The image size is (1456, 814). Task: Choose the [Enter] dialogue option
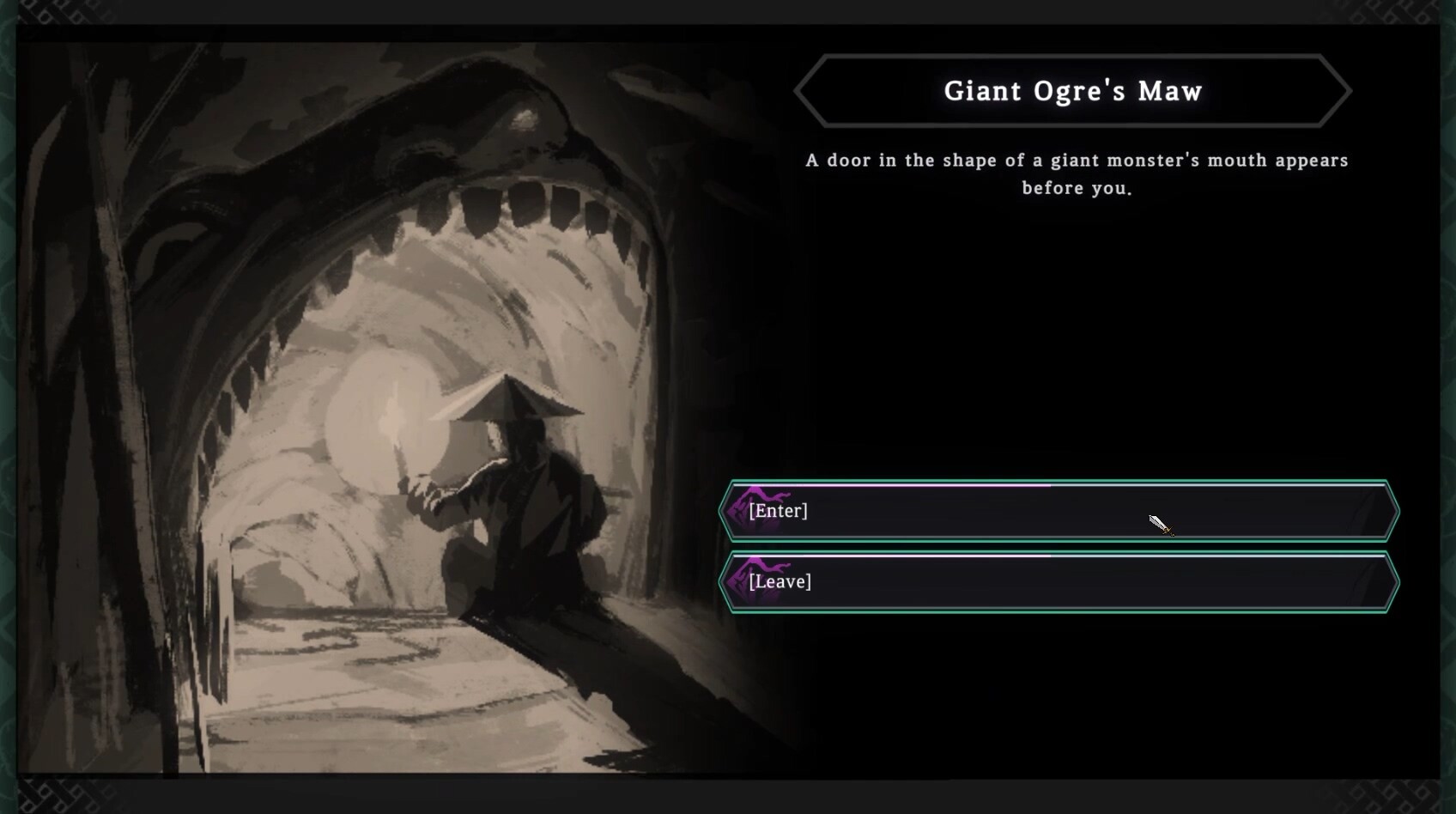(x=1059, y=511)
